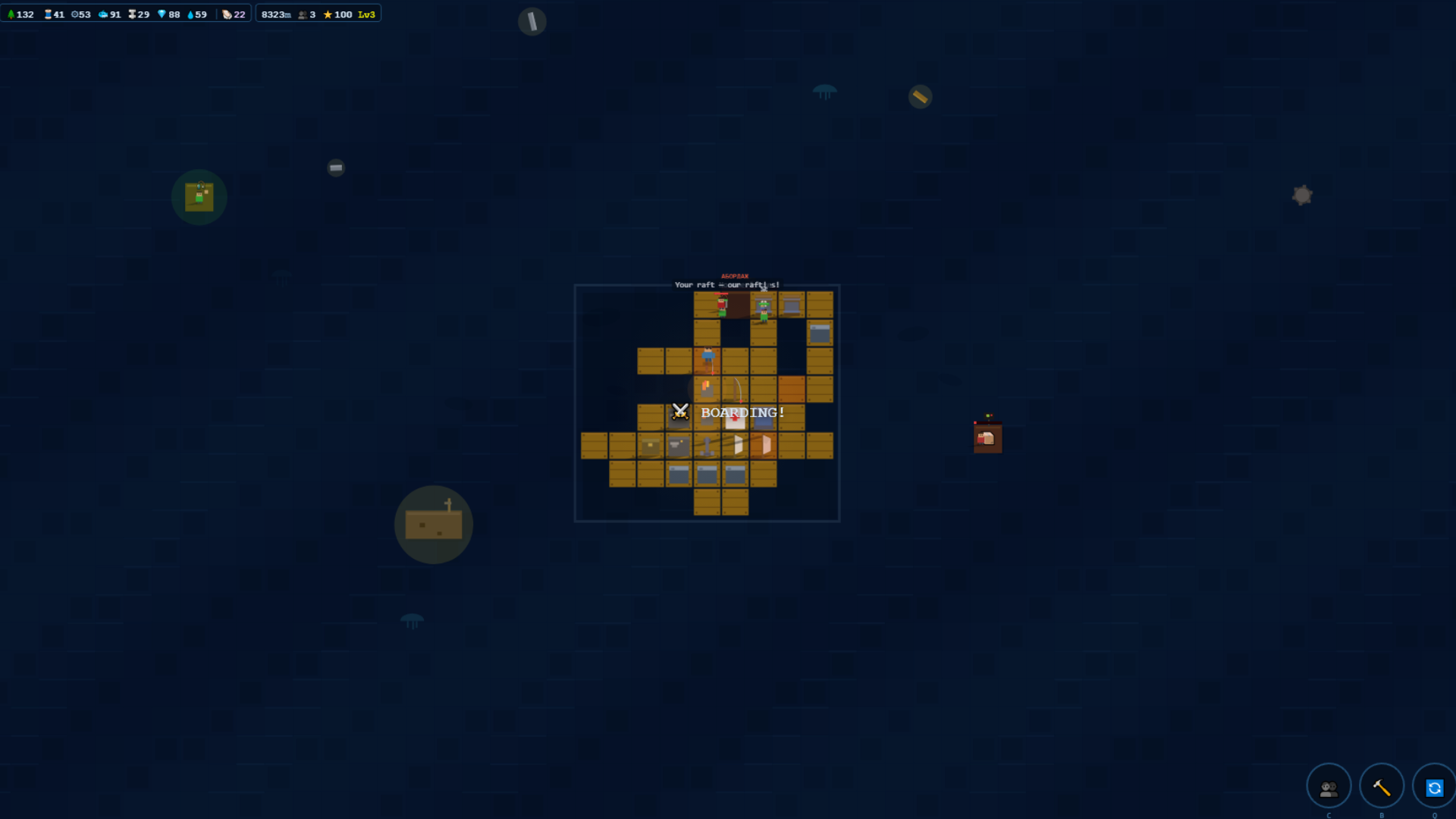Click the gem counter showing 88
This screenshot has width=1456, height=819.
(x=164, y=14)
